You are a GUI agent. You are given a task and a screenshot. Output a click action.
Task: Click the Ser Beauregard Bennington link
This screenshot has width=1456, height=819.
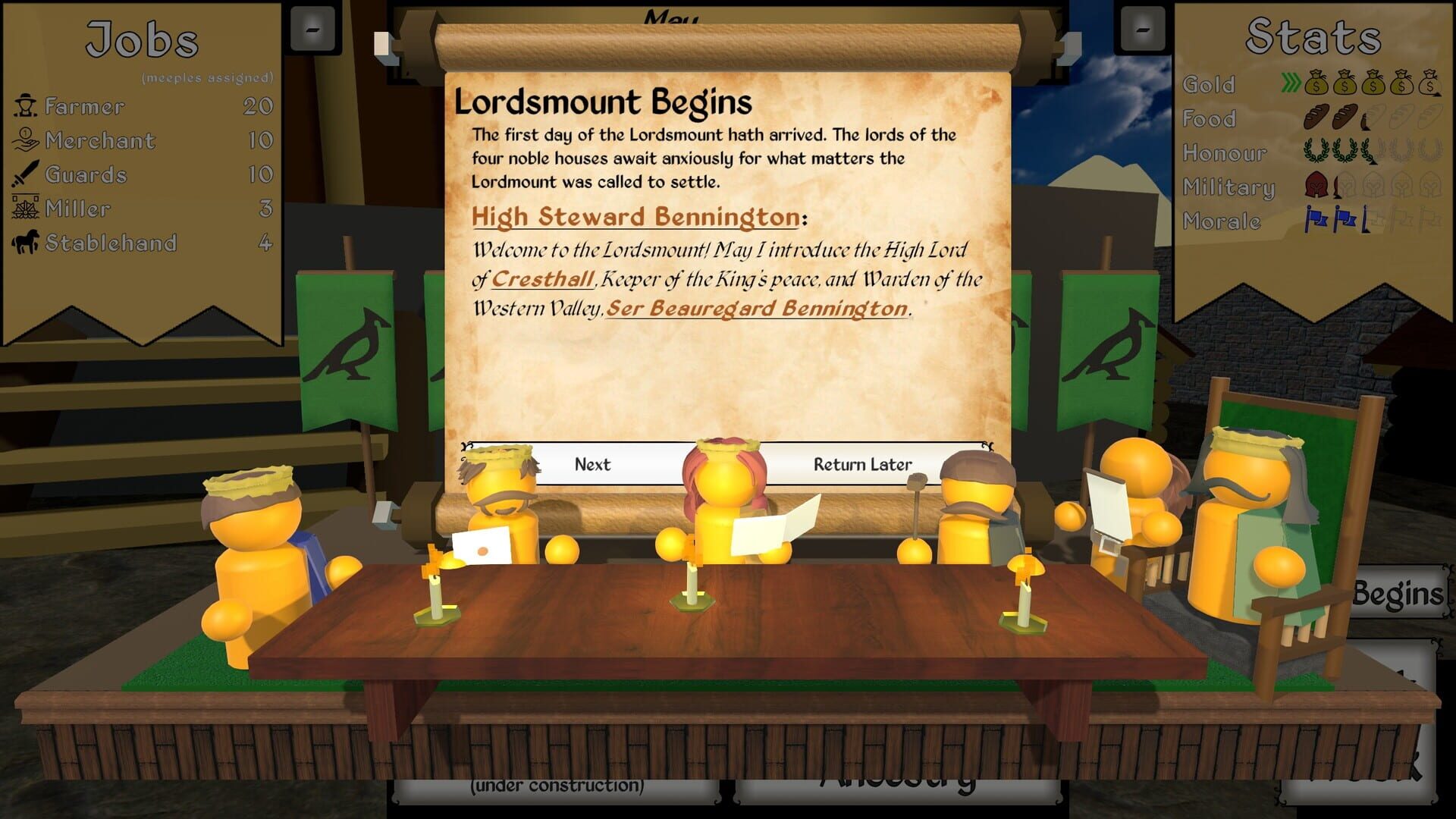[757, 309]
